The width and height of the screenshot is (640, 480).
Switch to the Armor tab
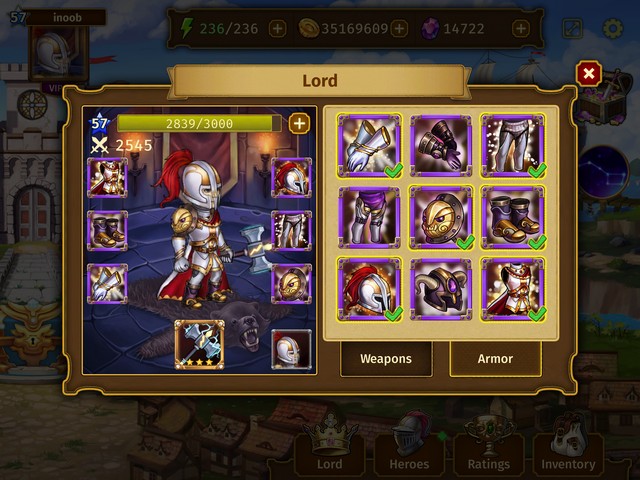click(x=495, y=358)
